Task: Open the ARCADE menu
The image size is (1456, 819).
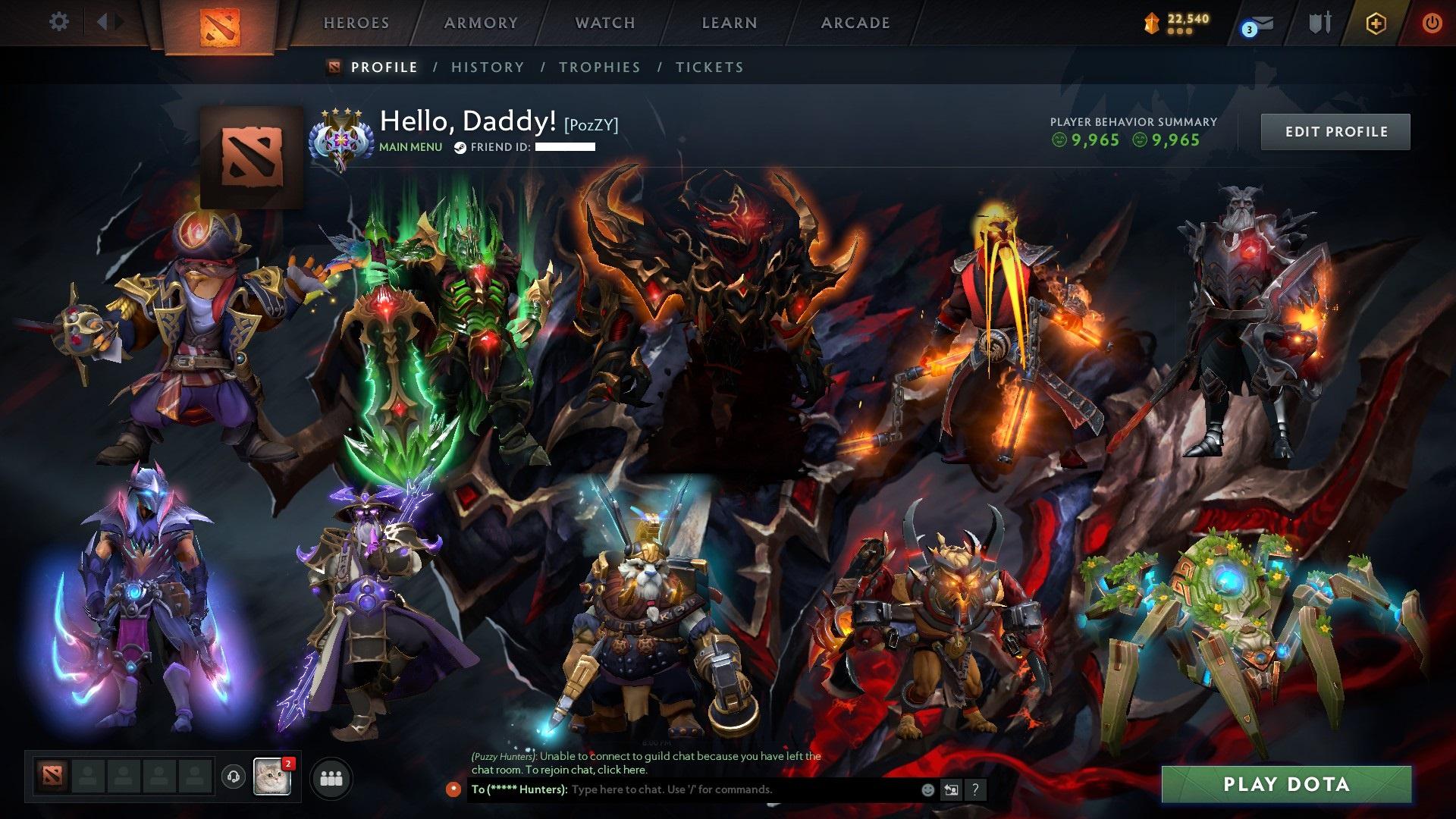Action: [855, 23]
